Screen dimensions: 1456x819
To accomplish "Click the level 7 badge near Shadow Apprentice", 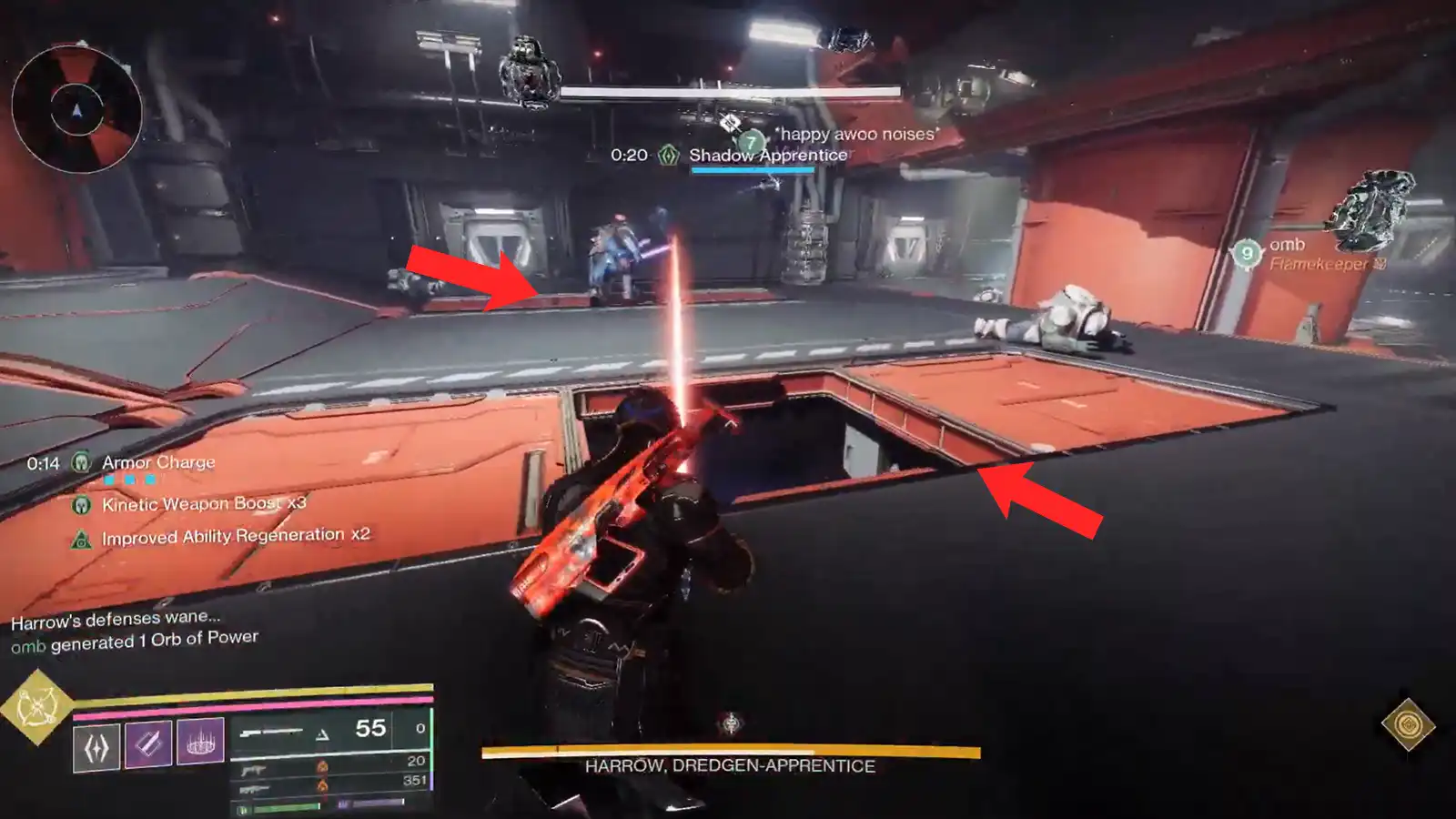I will click(749, 143).
